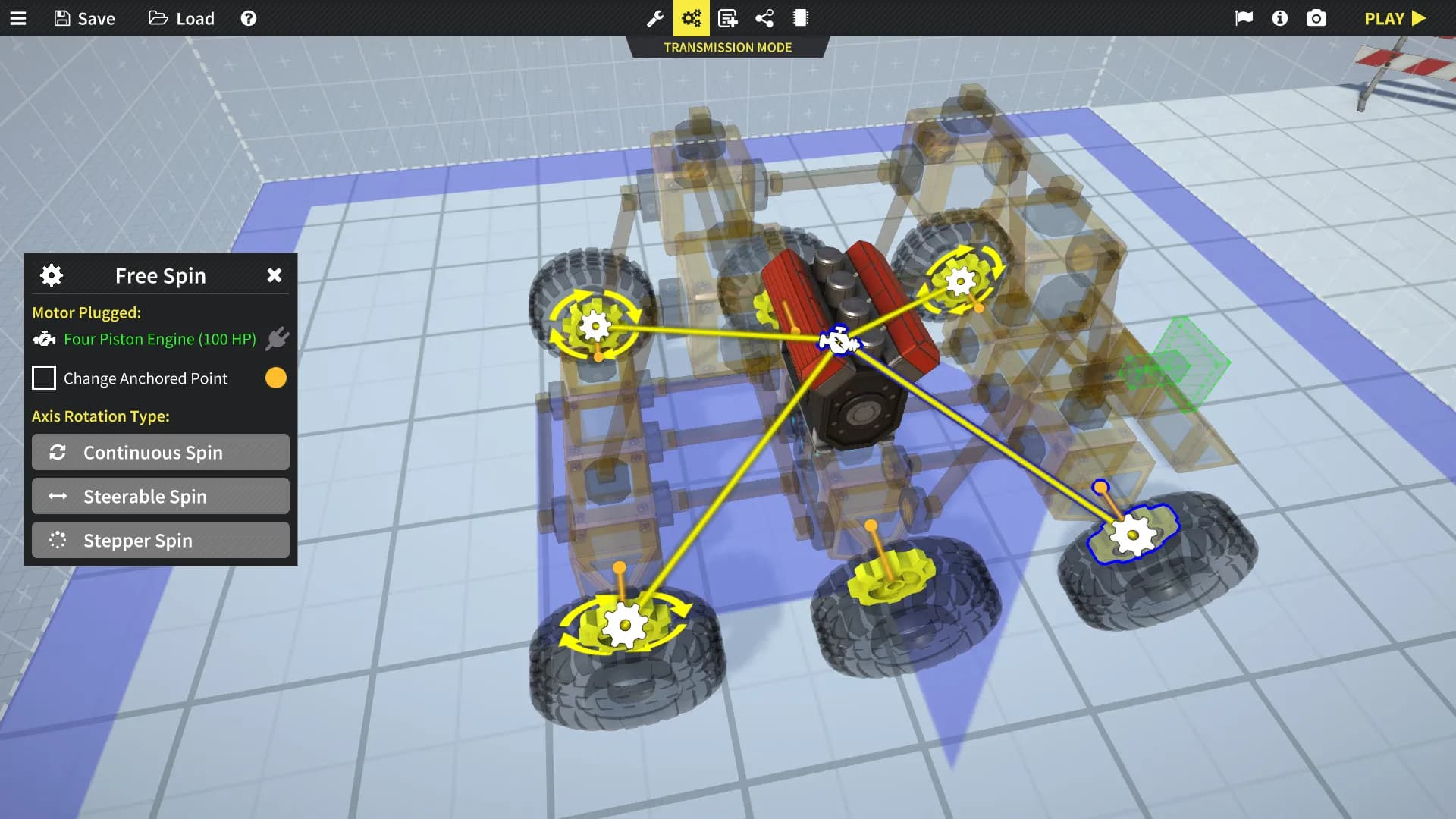
Task: Switch to the share nodes mode tab
Action: 764,18
